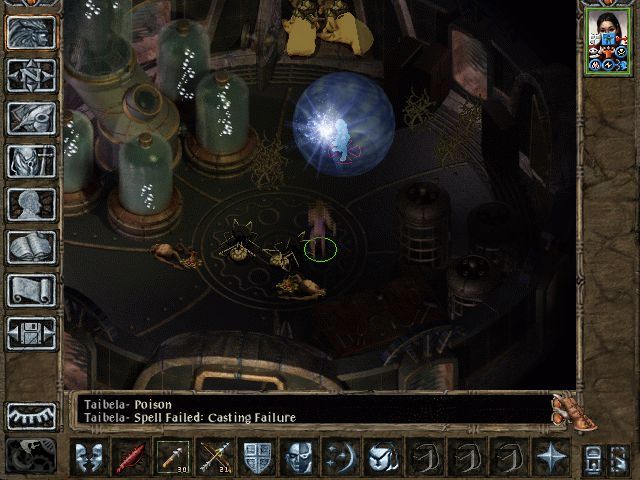Image resolution: width=640 pixels, height=480 pixels.
Task: Open the area map from the sidebar
Action: pos(31,74)
